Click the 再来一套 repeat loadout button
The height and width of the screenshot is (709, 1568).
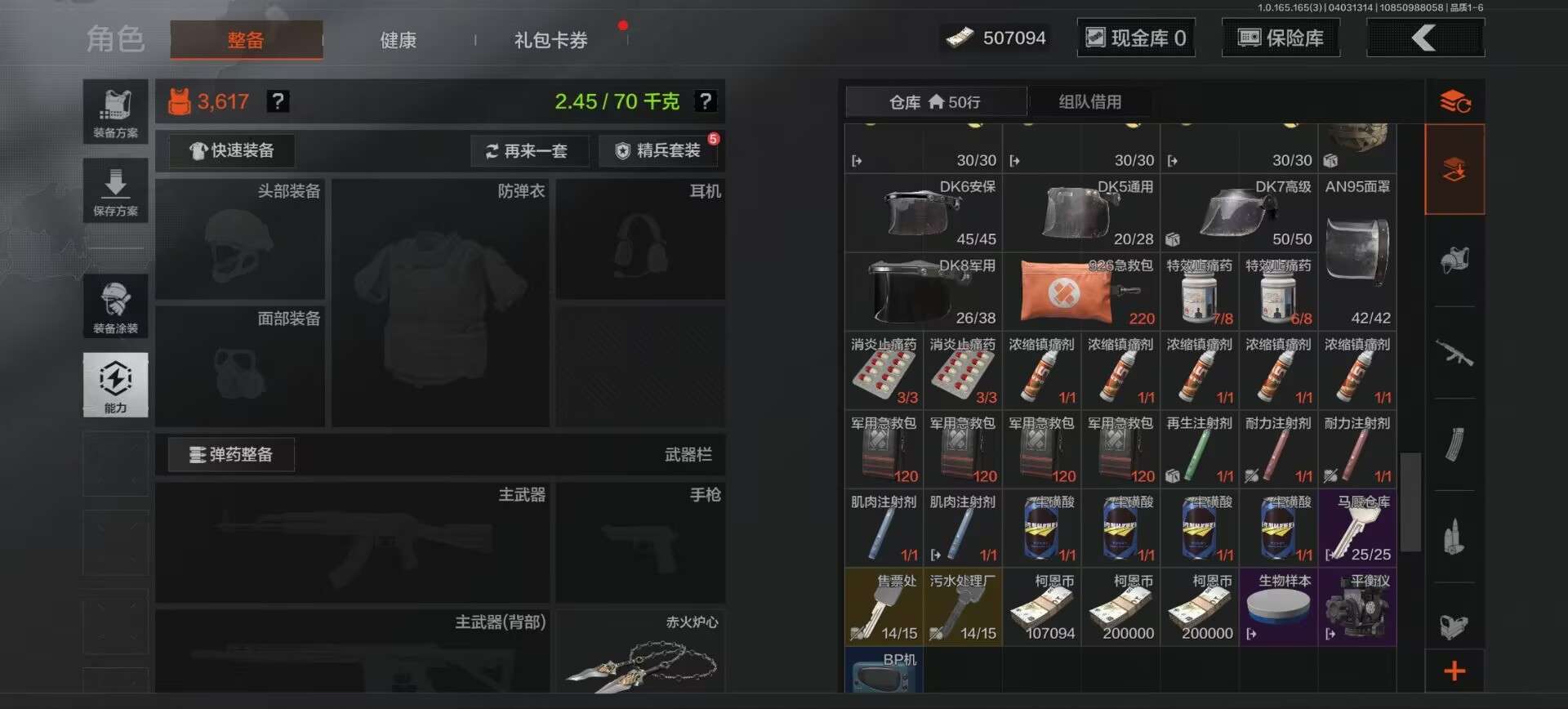pyautogui.click(x=530, y=150)
